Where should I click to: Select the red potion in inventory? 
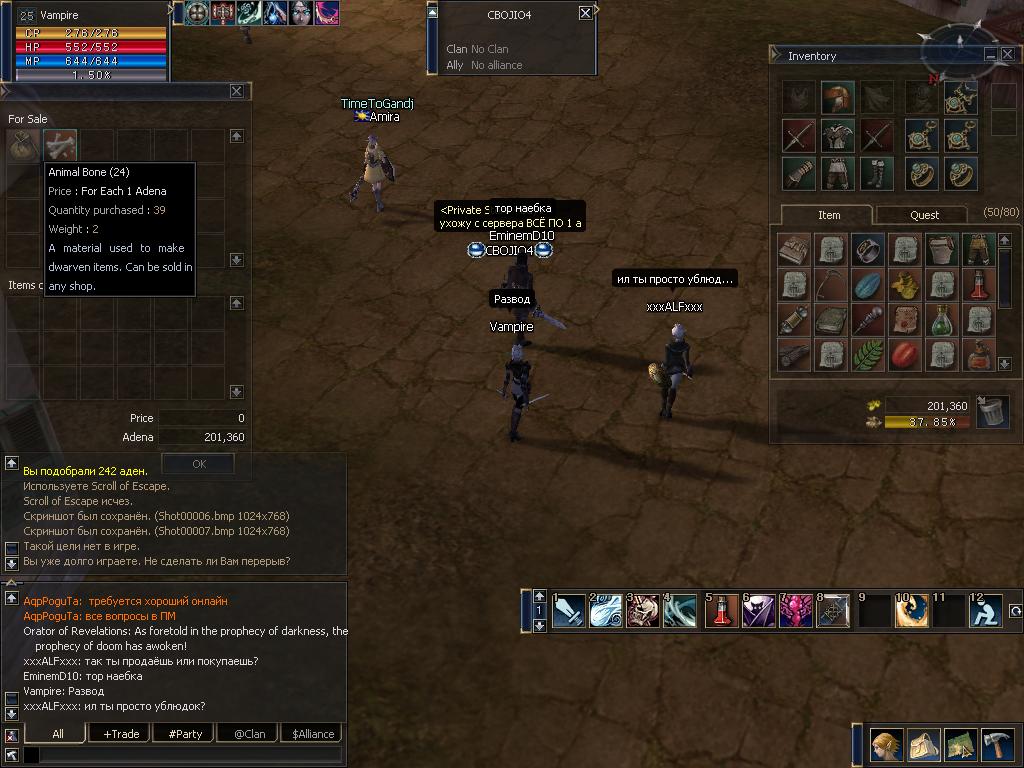point(977,285)
